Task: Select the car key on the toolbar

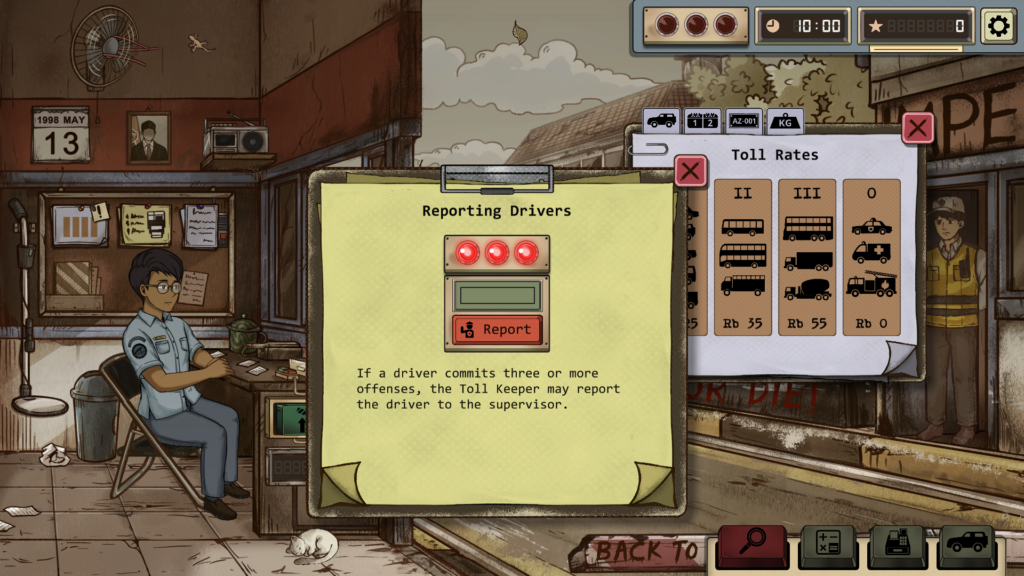Action: tap(966, 544)
